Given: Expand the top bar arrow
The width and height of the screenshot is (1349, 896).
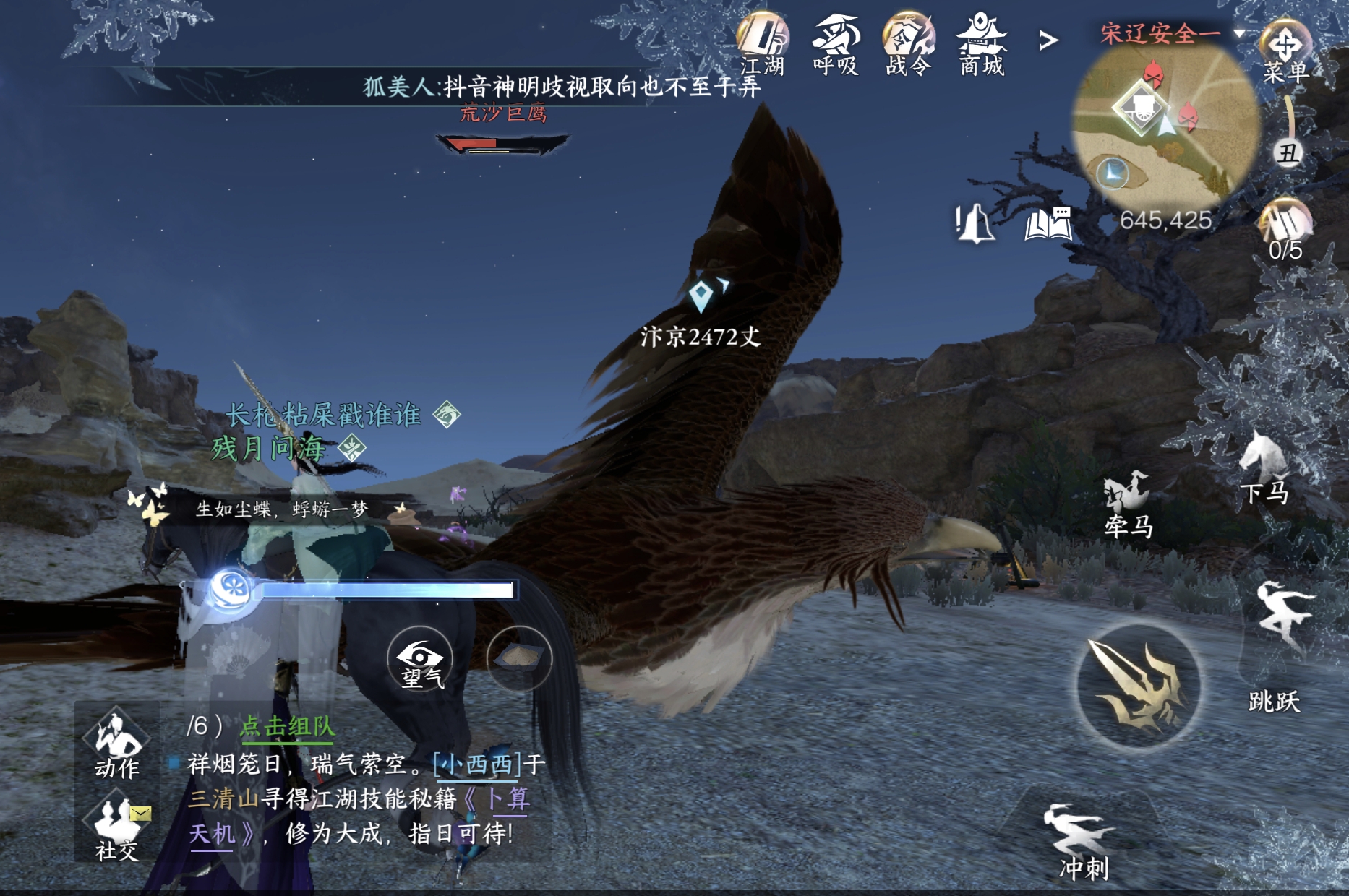Looking at the screenshot, I should [x=1049, y=40].
